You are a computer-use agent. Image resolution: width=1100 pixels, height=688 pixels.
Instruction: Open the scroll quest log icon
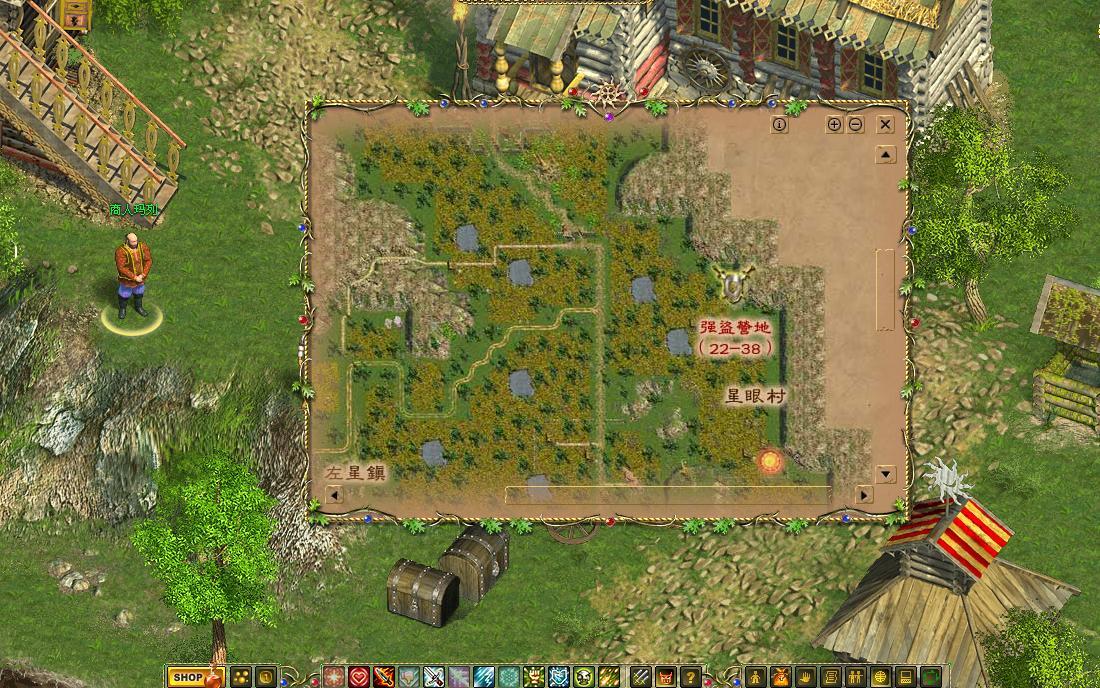pos(831,677)
